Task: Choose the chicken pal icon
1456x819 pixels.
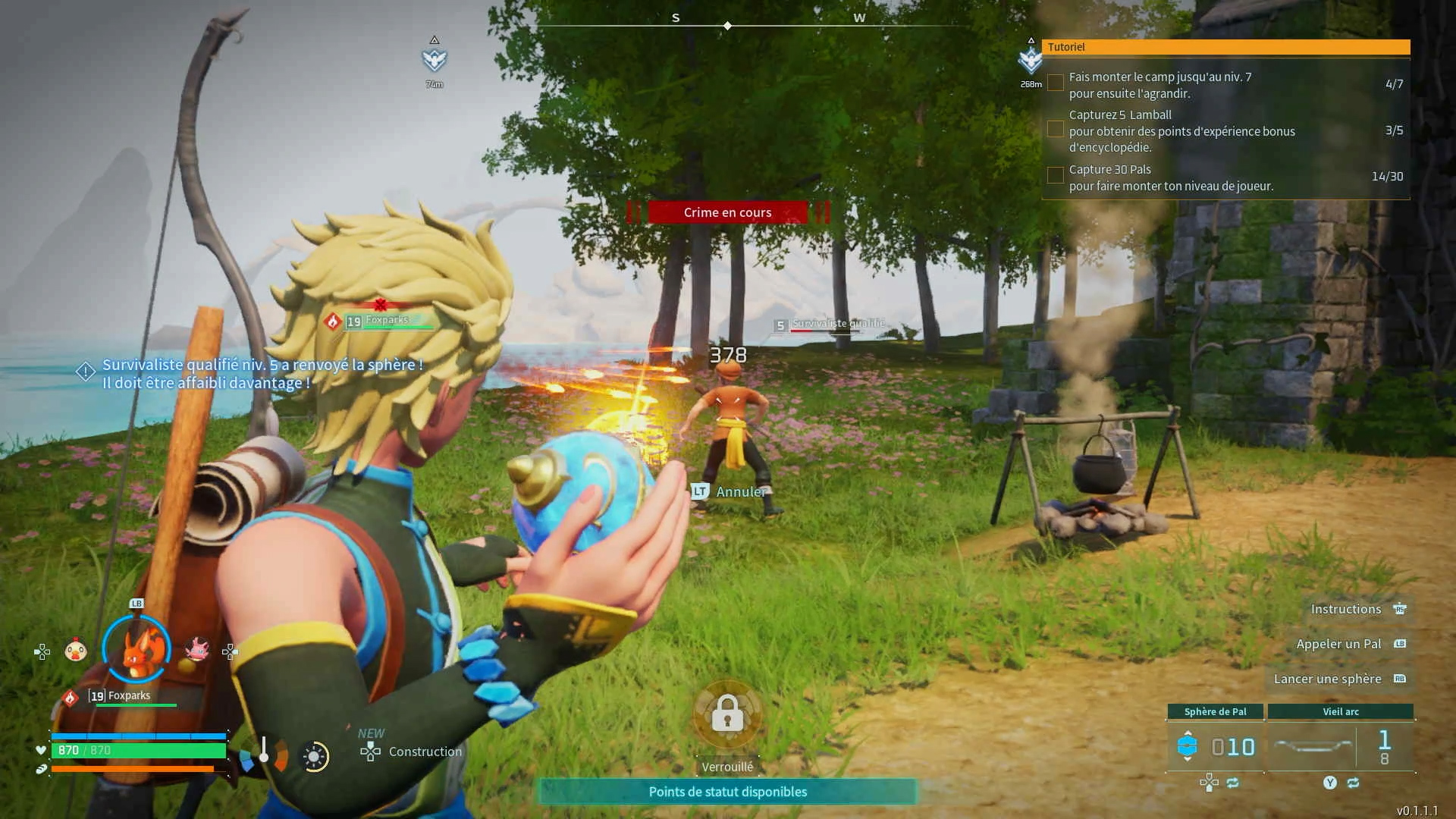Action: [x=76, y=650]
